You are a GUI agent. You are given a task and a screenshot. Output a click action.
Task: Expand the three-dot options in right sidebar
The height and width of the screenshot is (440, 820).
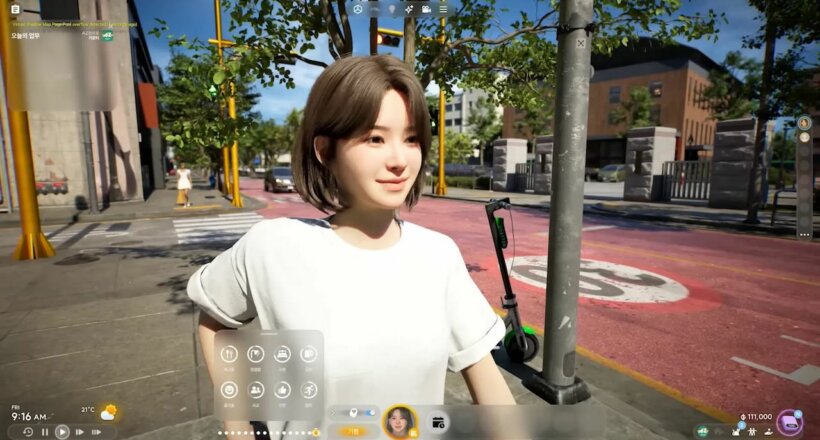click(804, 233)
